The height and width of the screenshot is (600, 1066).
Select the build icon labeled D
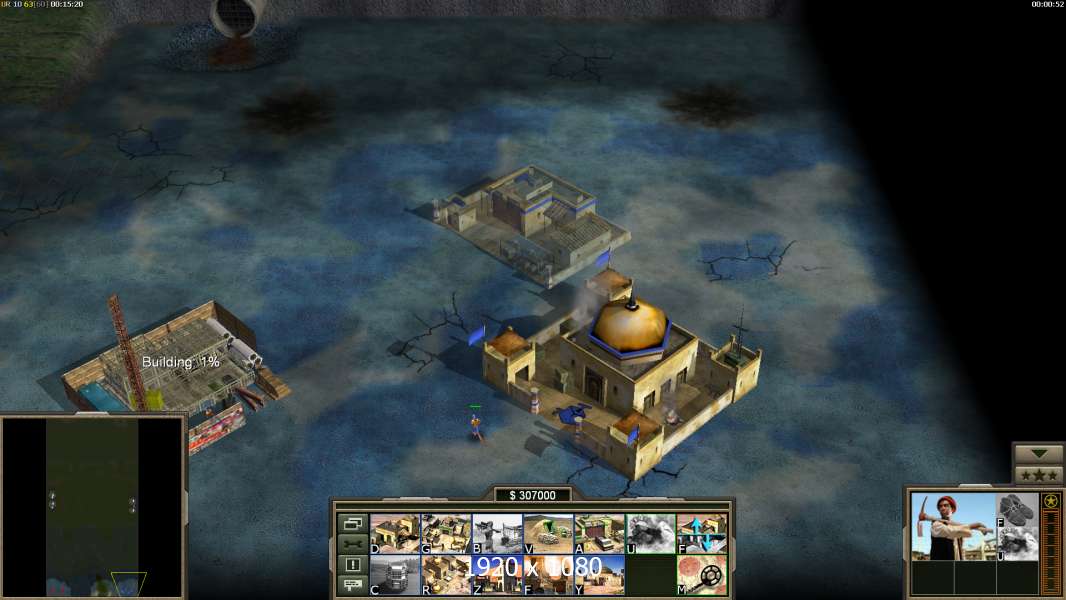tap(395, 533)
